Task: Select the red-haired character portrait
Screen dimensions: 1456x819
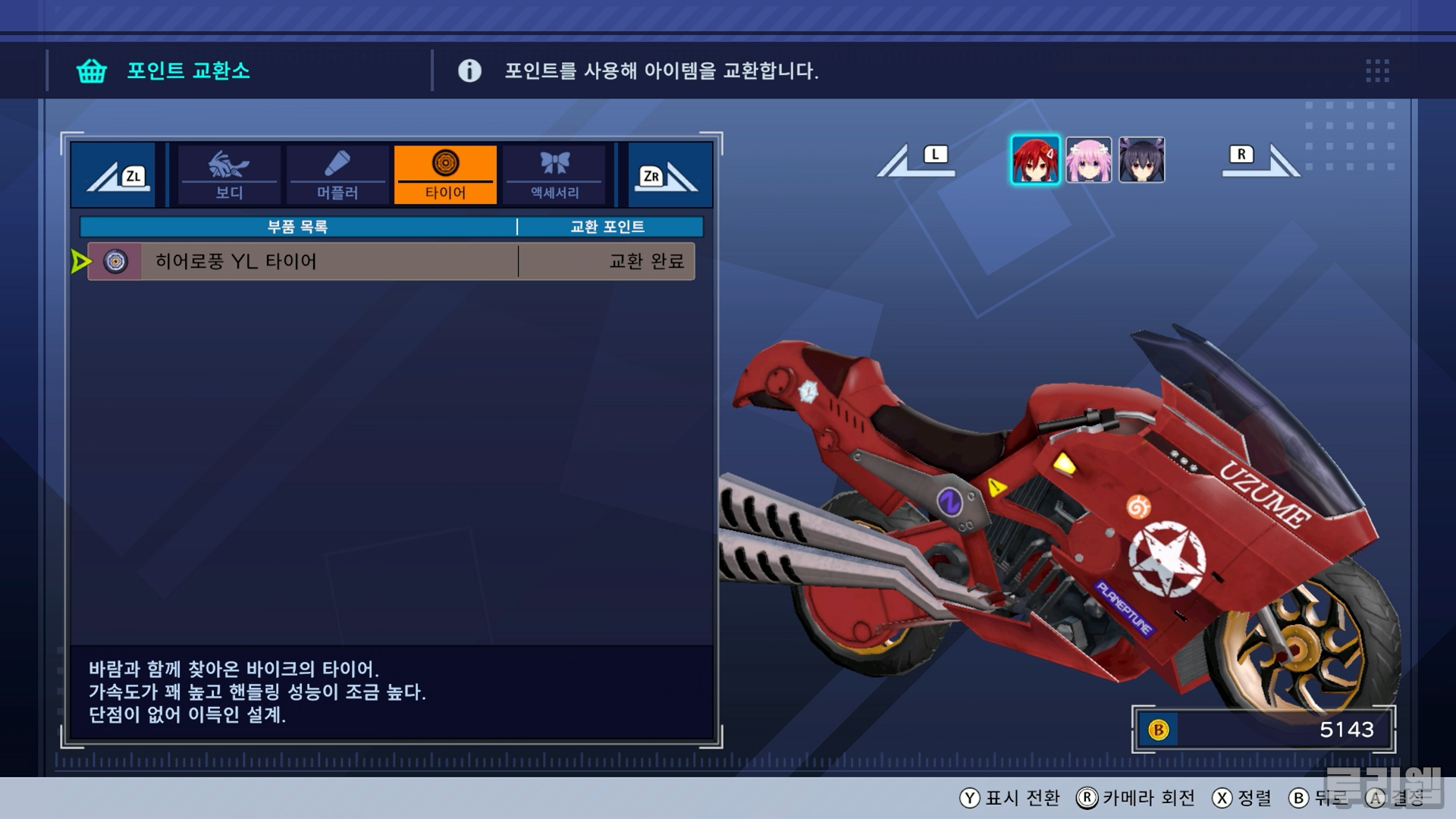Action: click(x=1035, y=160)
